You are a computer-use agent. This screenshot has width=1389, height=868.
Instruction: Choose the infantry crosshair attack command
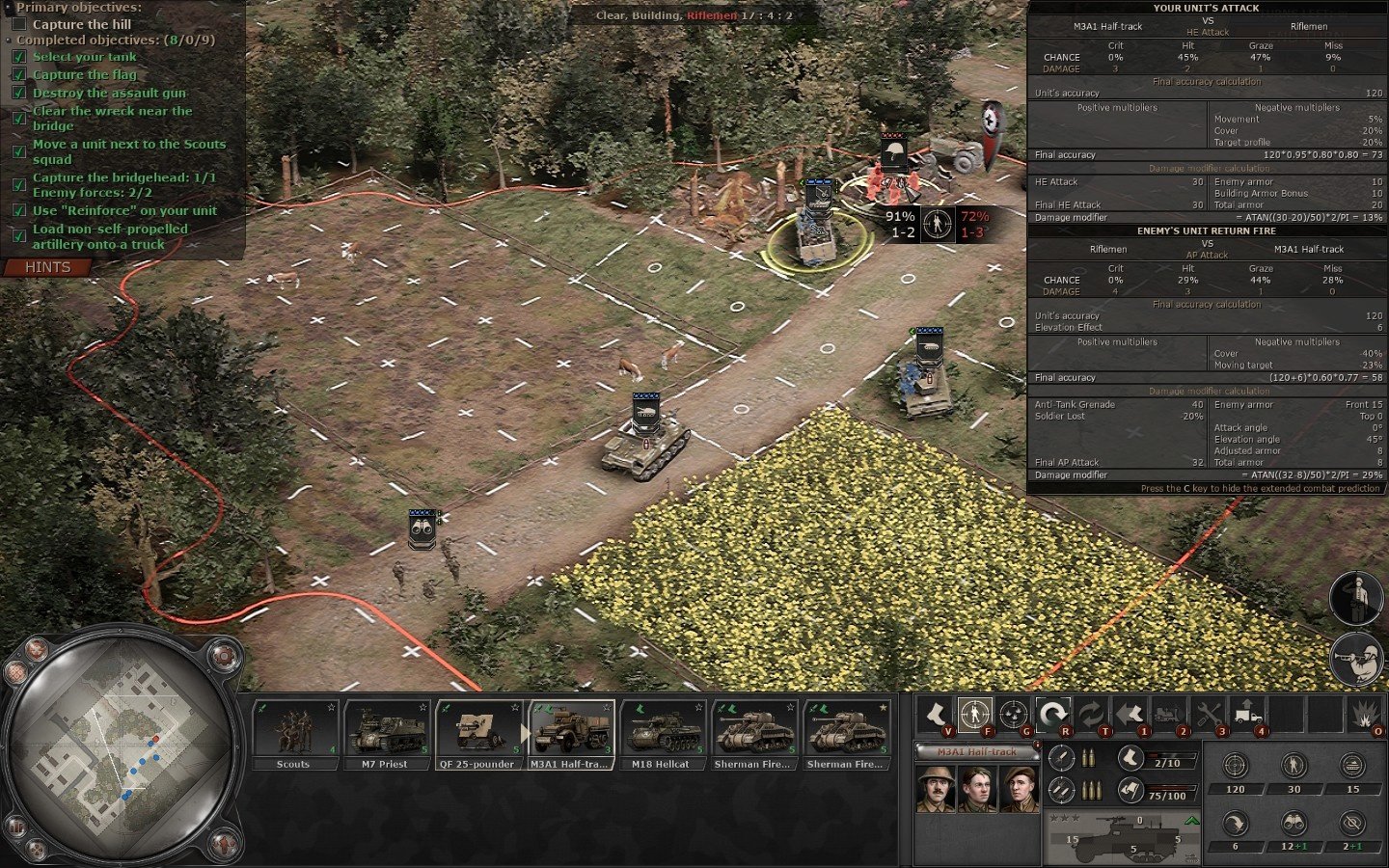click(975, 715)
